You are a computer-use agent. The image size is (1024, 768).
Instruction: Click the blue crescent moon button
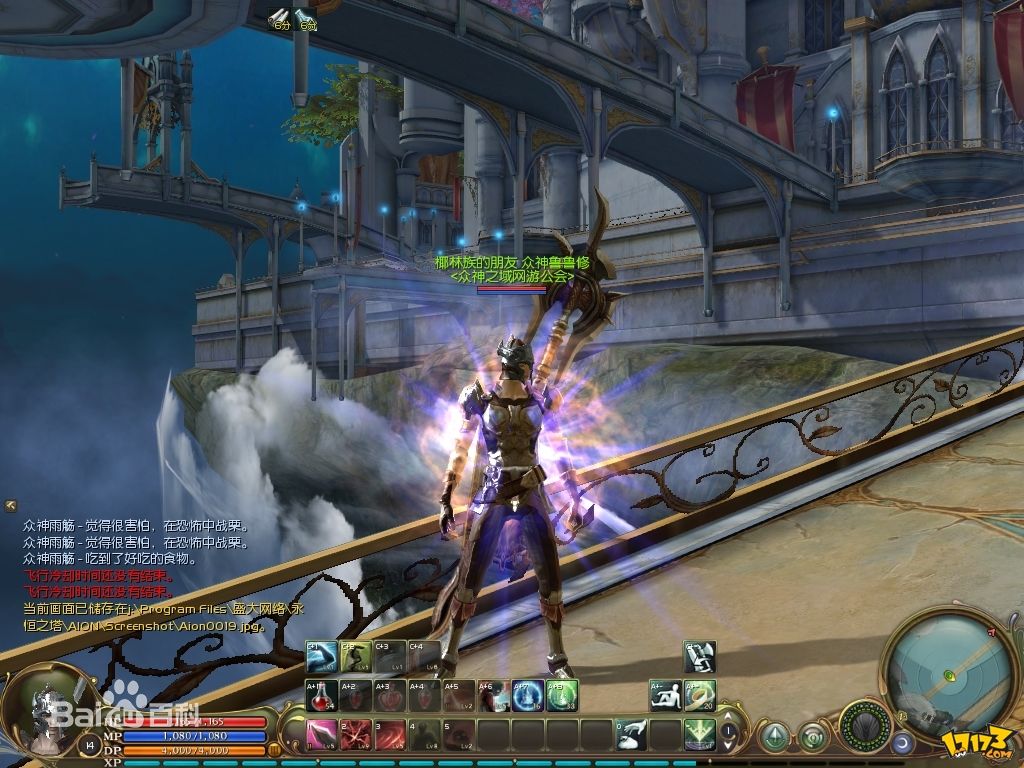coord(903,742)
